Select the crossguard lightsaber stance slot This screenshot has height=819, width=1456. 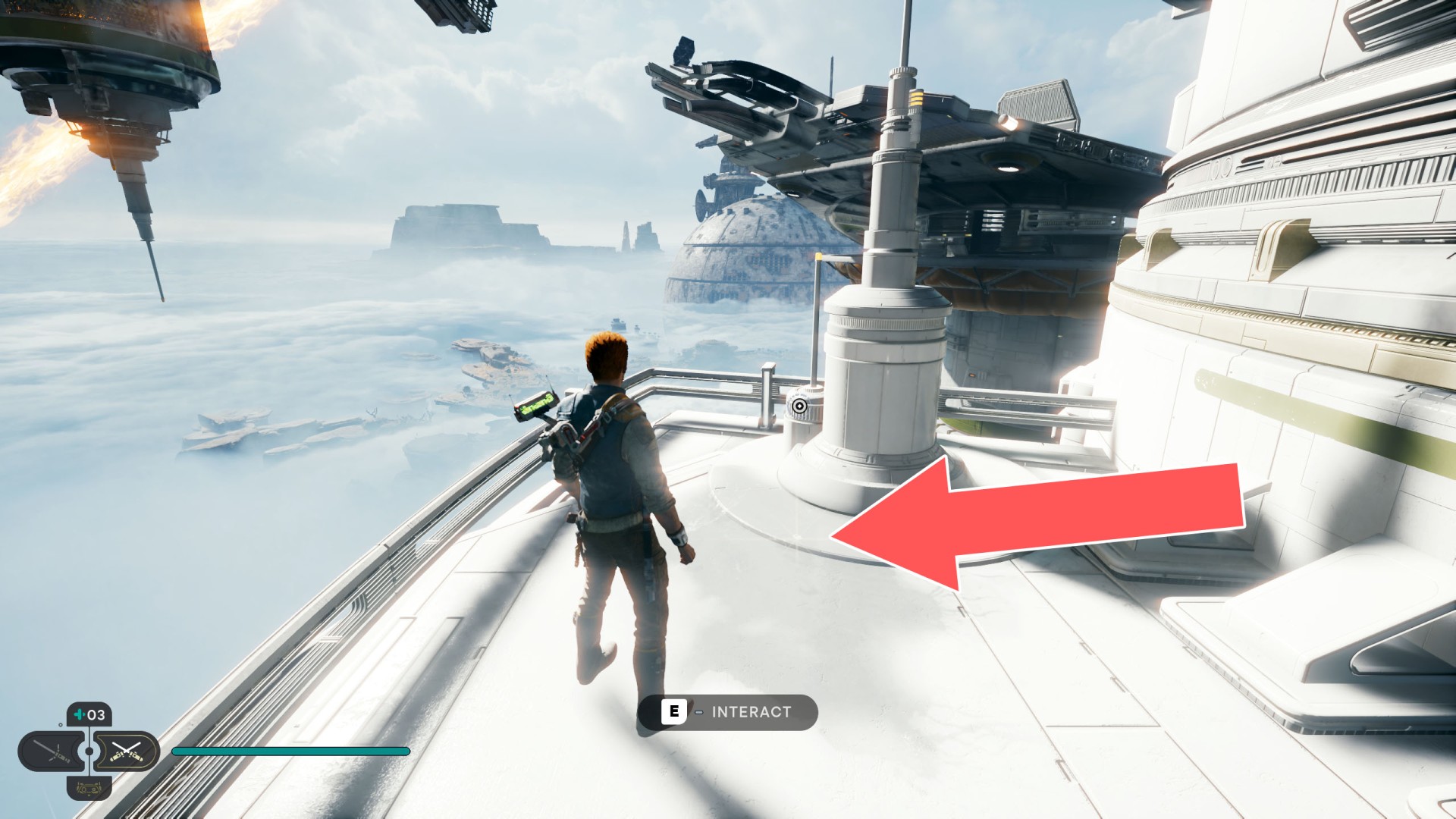point(52,752)
